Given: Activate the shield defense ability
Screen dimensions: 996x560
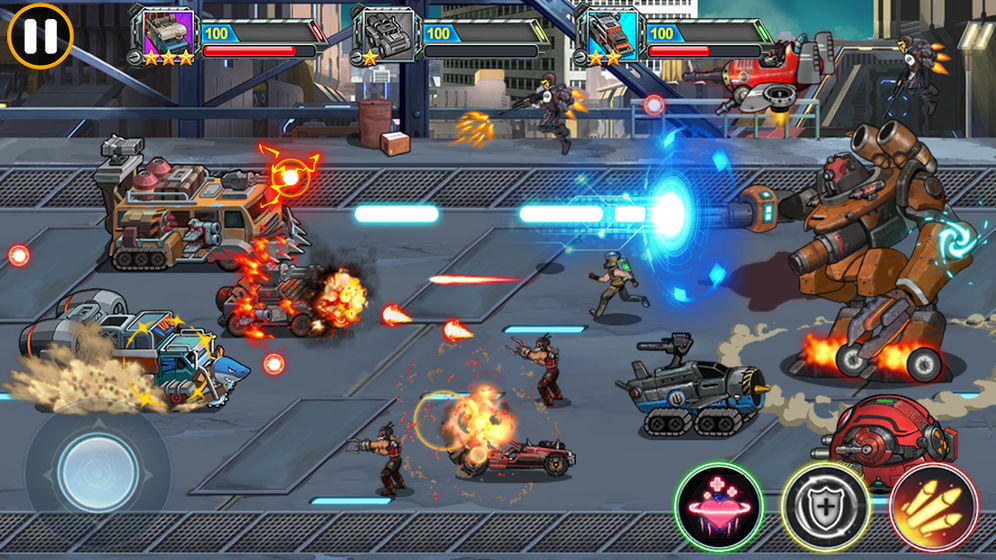Looking at the screenshot, I should 825,506.
